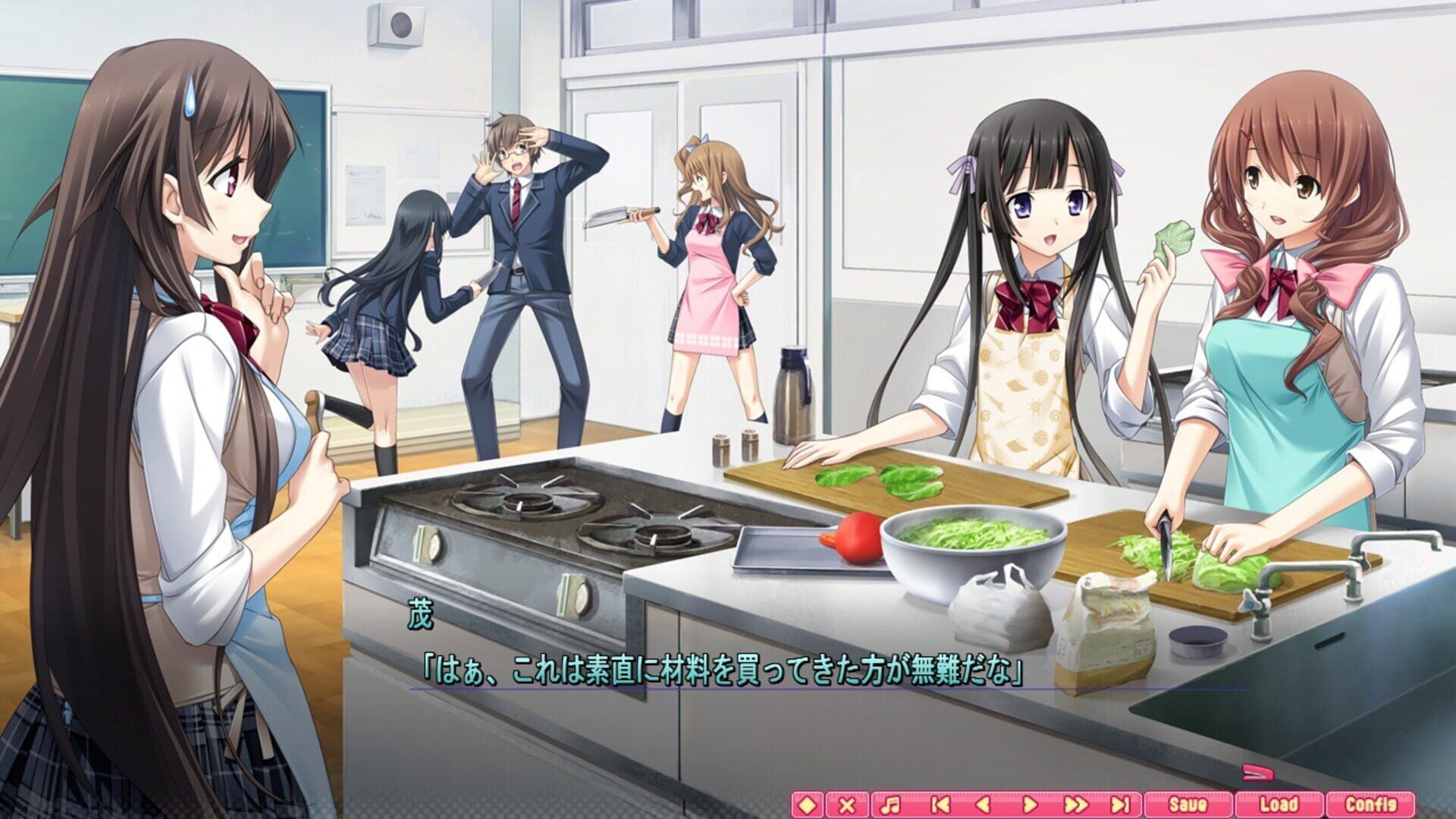Open the save menu screen from the toolbar
Viewport: 1456px width, 819px height.
click(1188, 805)
